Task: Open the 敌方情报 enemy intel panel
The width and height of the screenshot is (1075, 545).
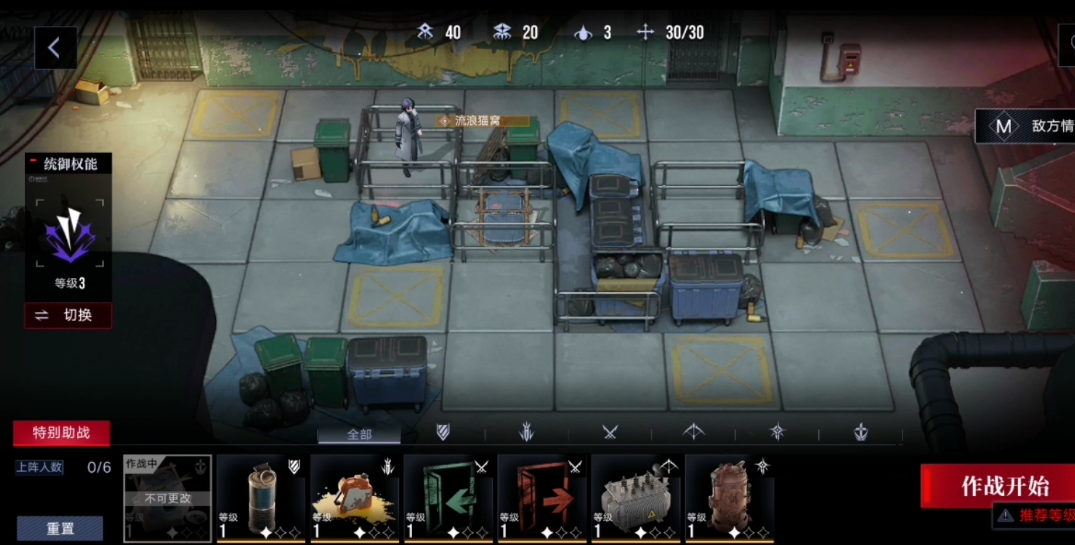Action: click(x=1025, y=126)
